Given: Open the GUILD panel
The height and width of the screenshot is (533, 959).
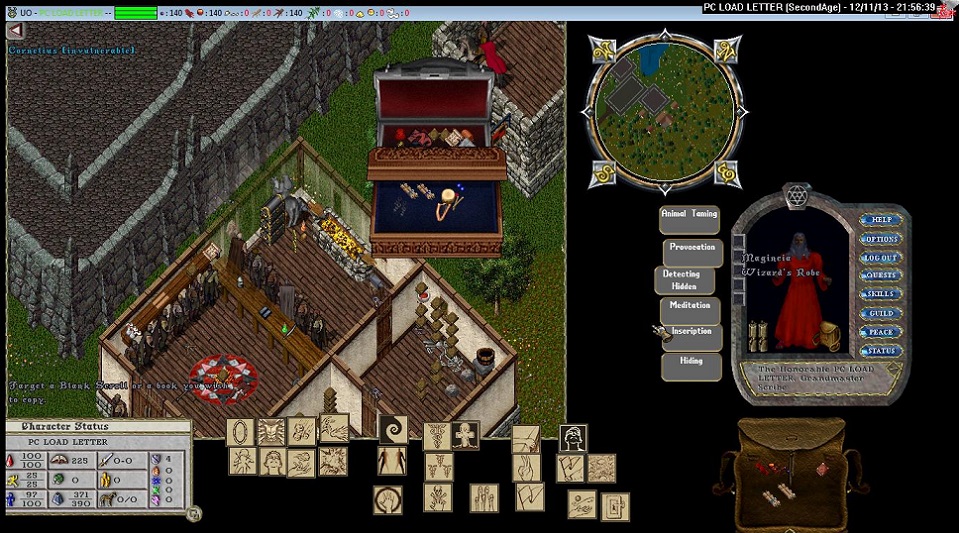Looking at the screenshot, I should [880, 313].
